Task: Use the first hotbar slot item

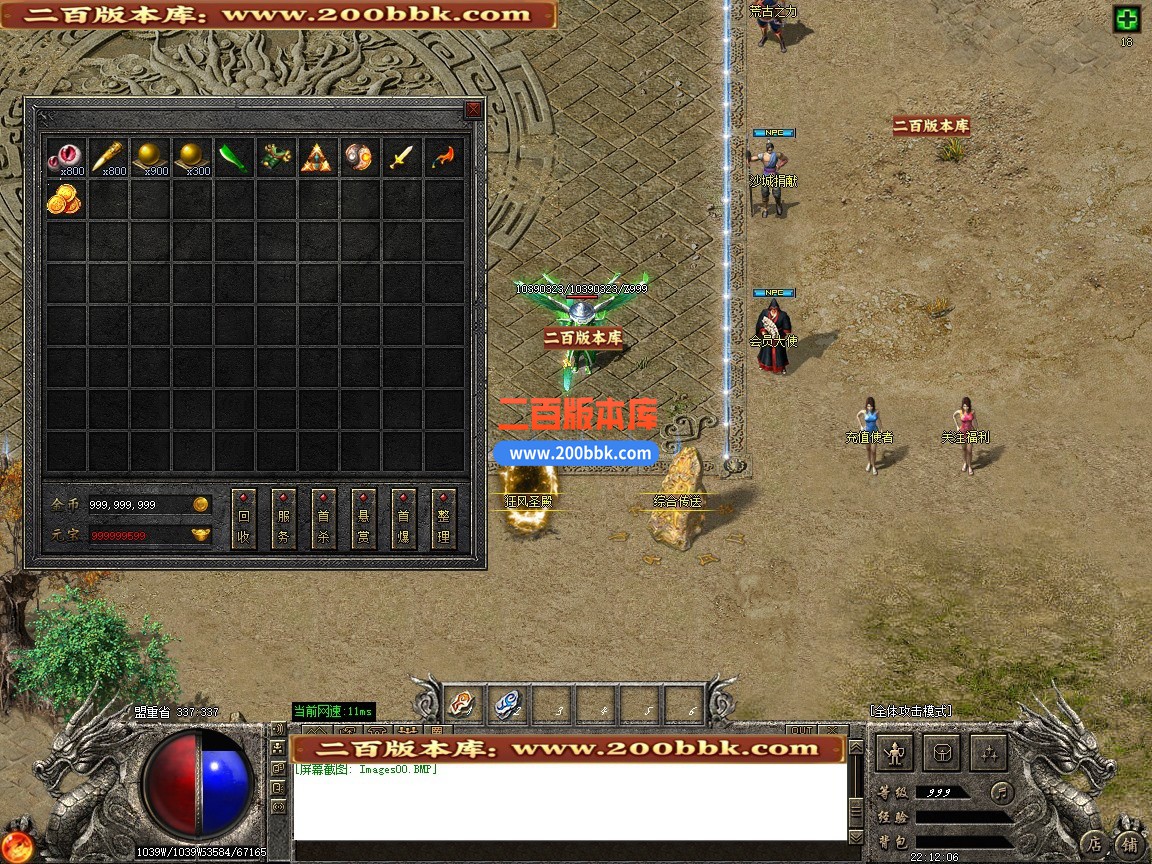Action: (x=463, y=706)
